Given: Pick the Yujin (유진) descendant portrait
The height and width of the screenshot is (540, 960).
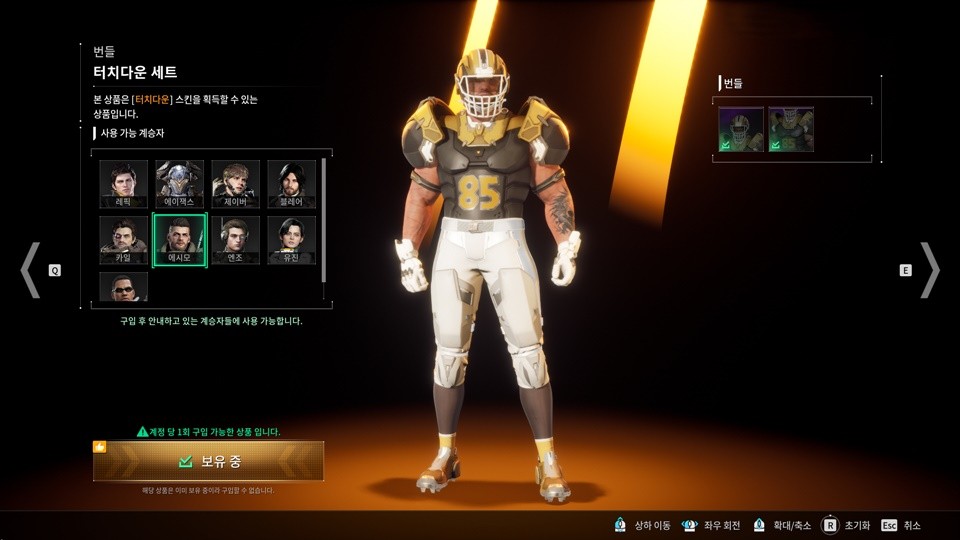Looking at the screenshot, I should (x=291, y=239).
